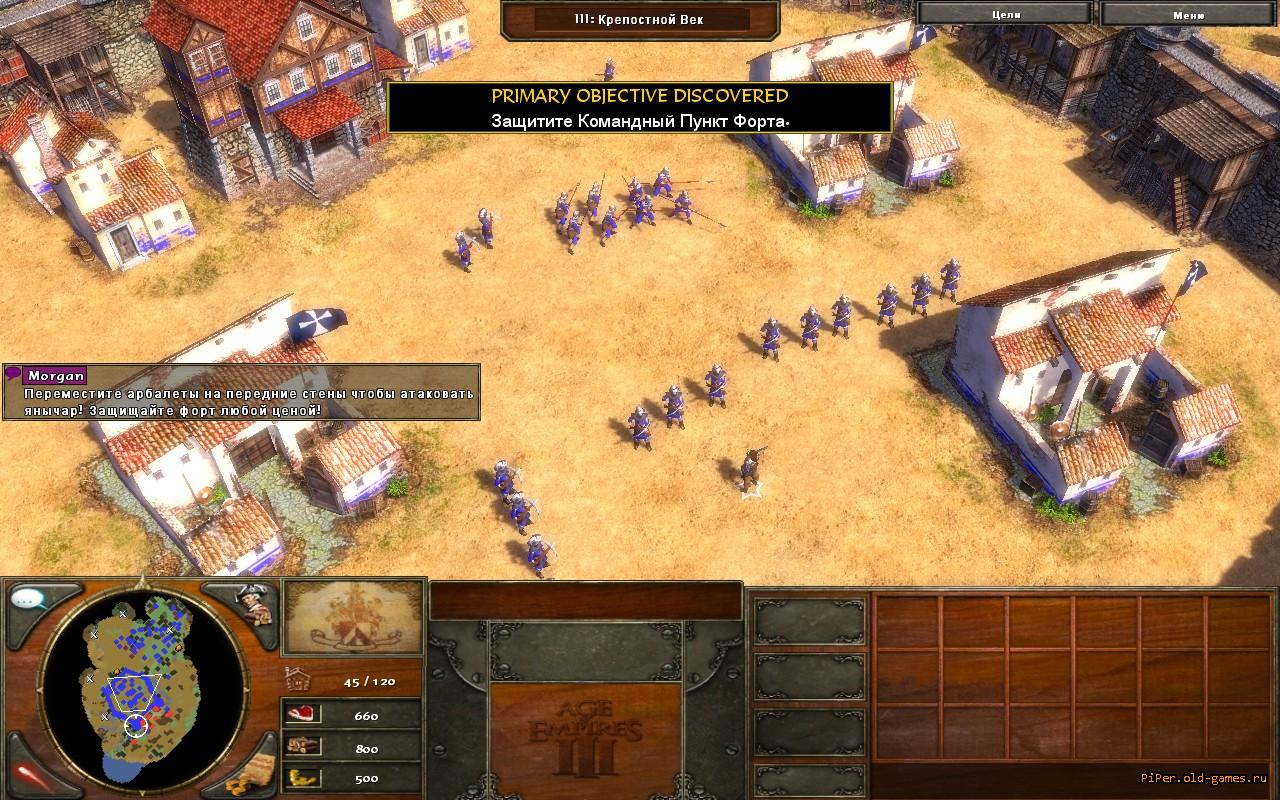The width and height of the screenshot is (1280, 800).
Task: Click the tricorn hat officer icon
Action: click(250, 603)
